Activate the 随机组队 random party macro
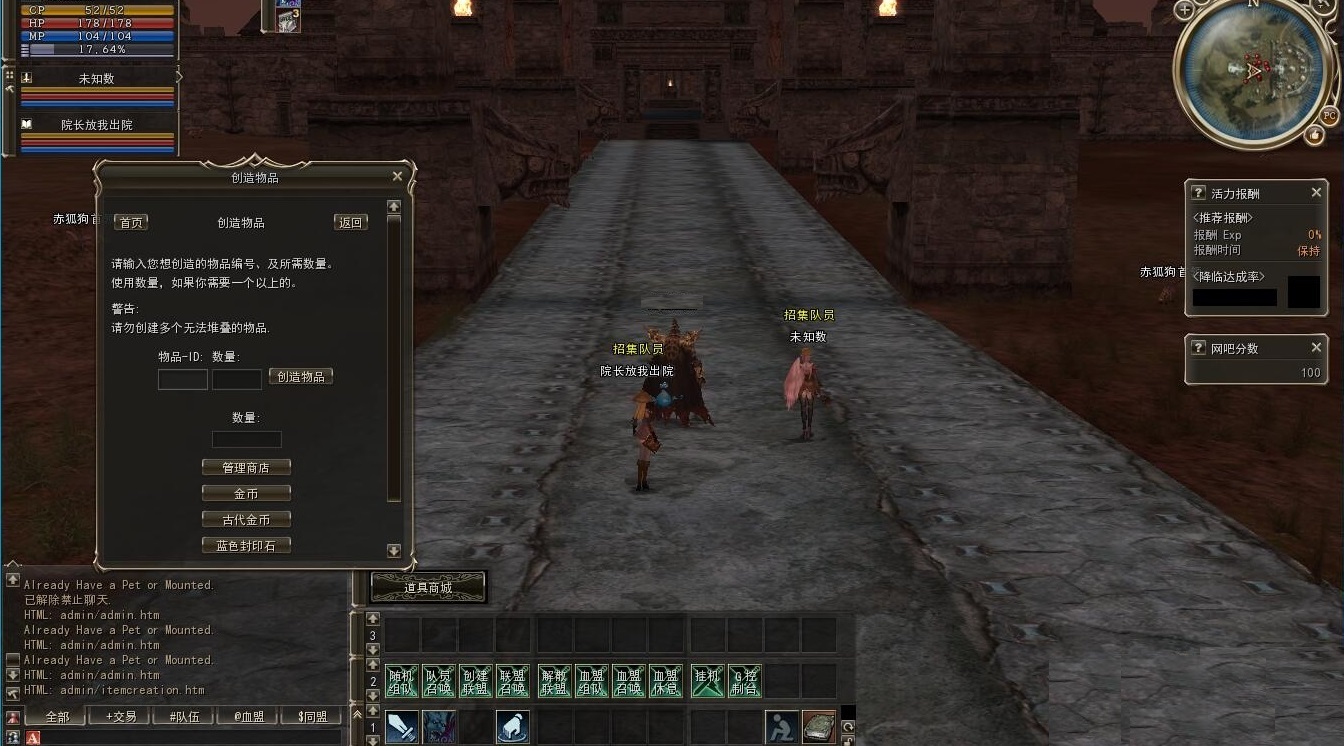The height and width of the screenshot is (746, 1344). (x=401, y=681)
